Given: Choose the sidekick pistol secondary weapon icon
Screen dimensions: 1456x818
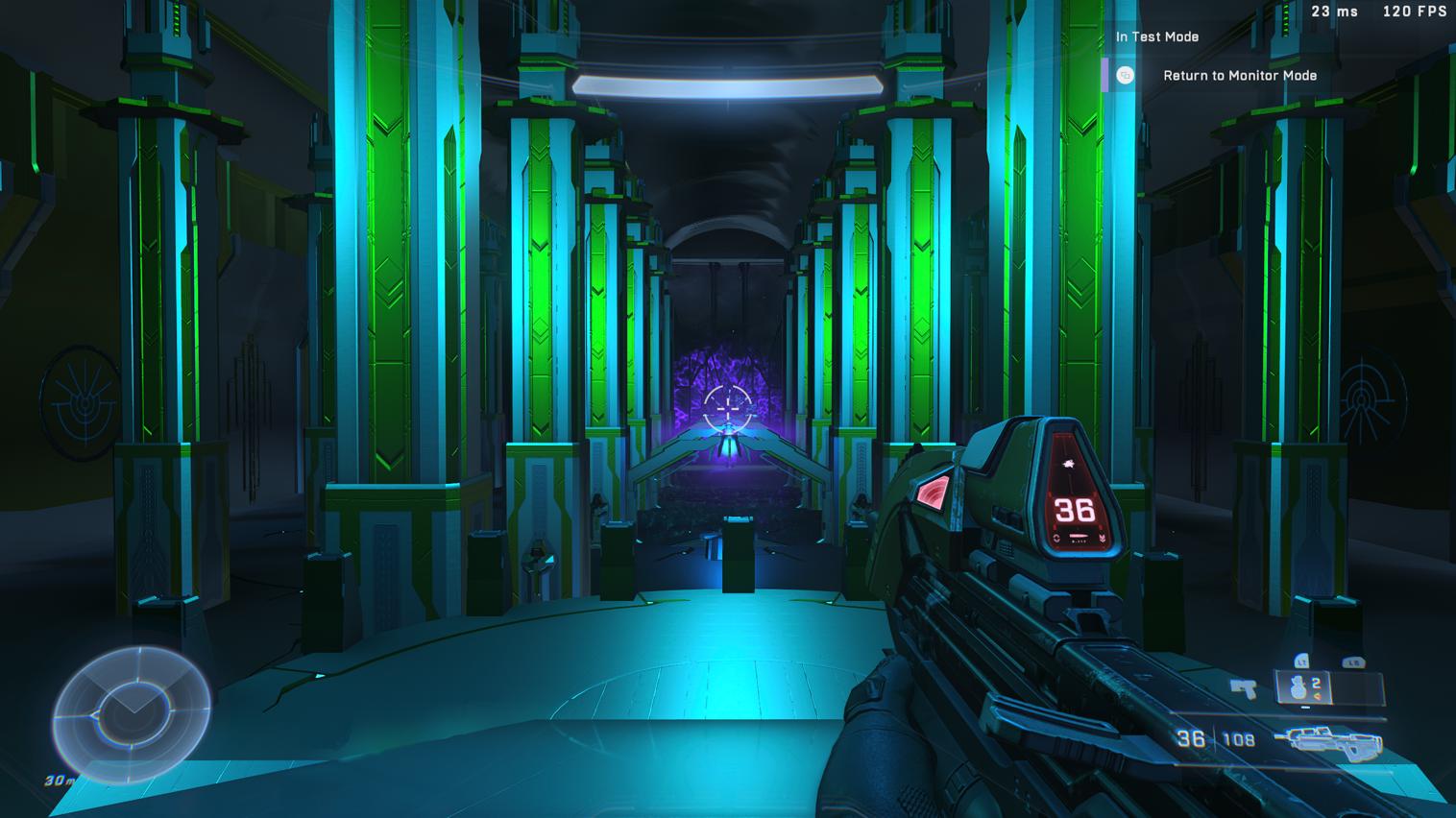Looking at the screenshot, I should click(x=1244, y=687).
